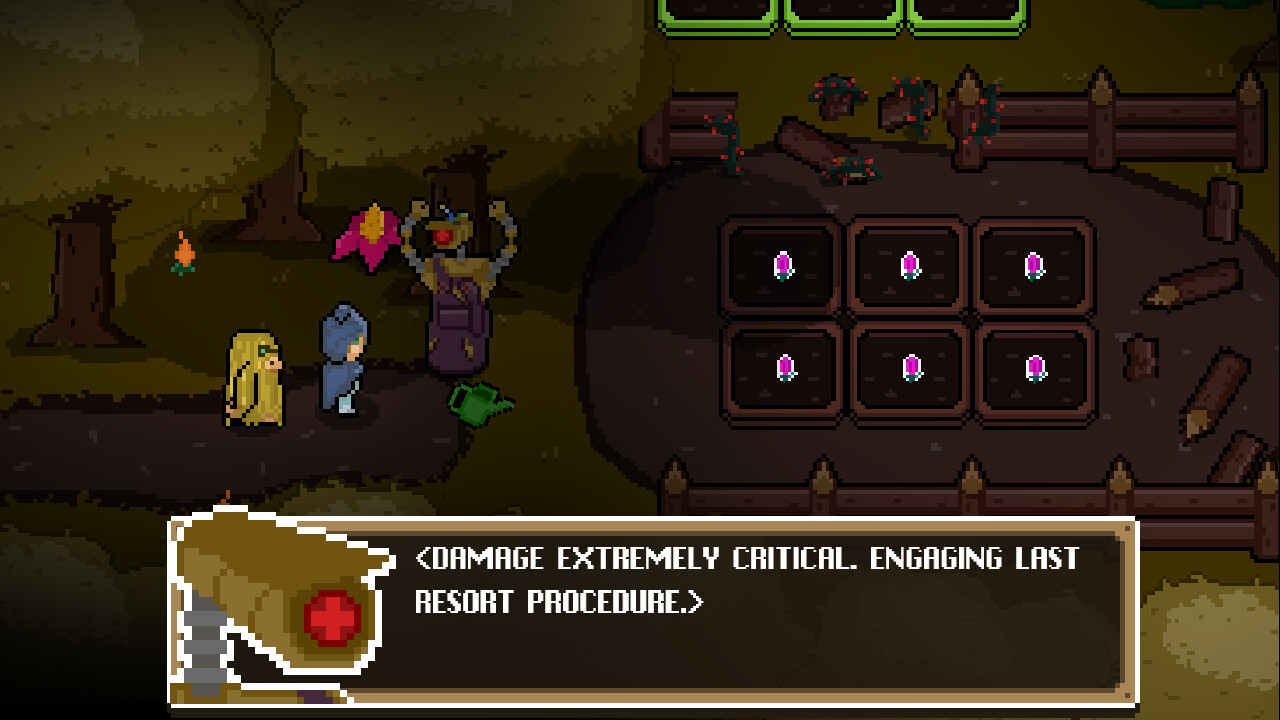Open the bottom-middle garden plot sprout
This screenshot has width=1280, height=720.
911,368
